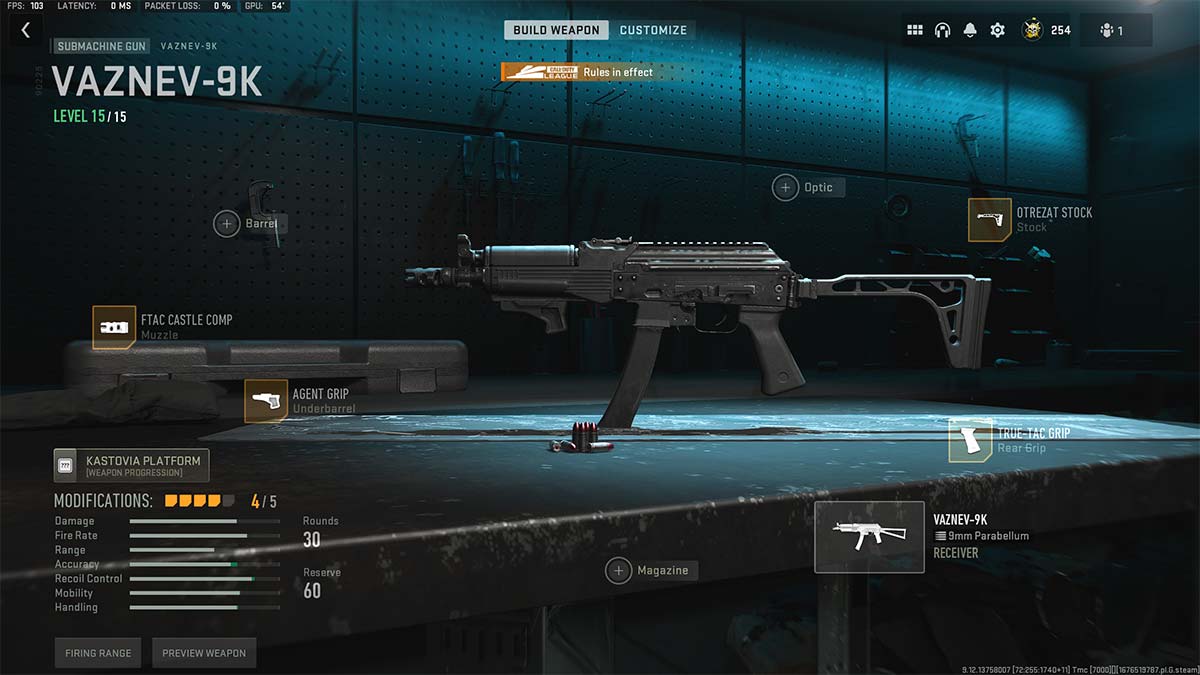This screenshot has height=675, width=1200.
Task: Open settings with the gear icon
Action: coord(997,30)
